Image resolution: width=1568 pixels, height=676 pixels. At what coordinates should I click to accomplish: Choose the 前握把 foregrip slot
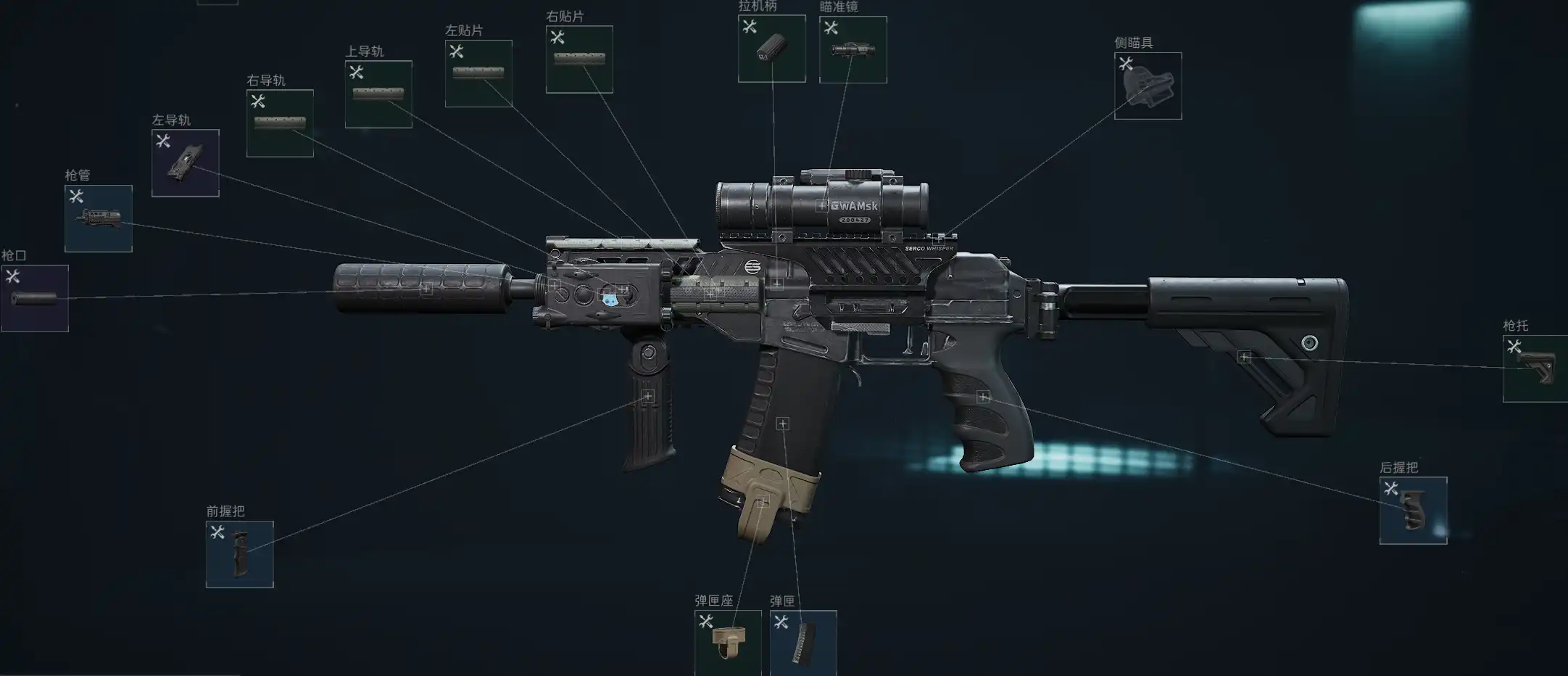point(239,554)
